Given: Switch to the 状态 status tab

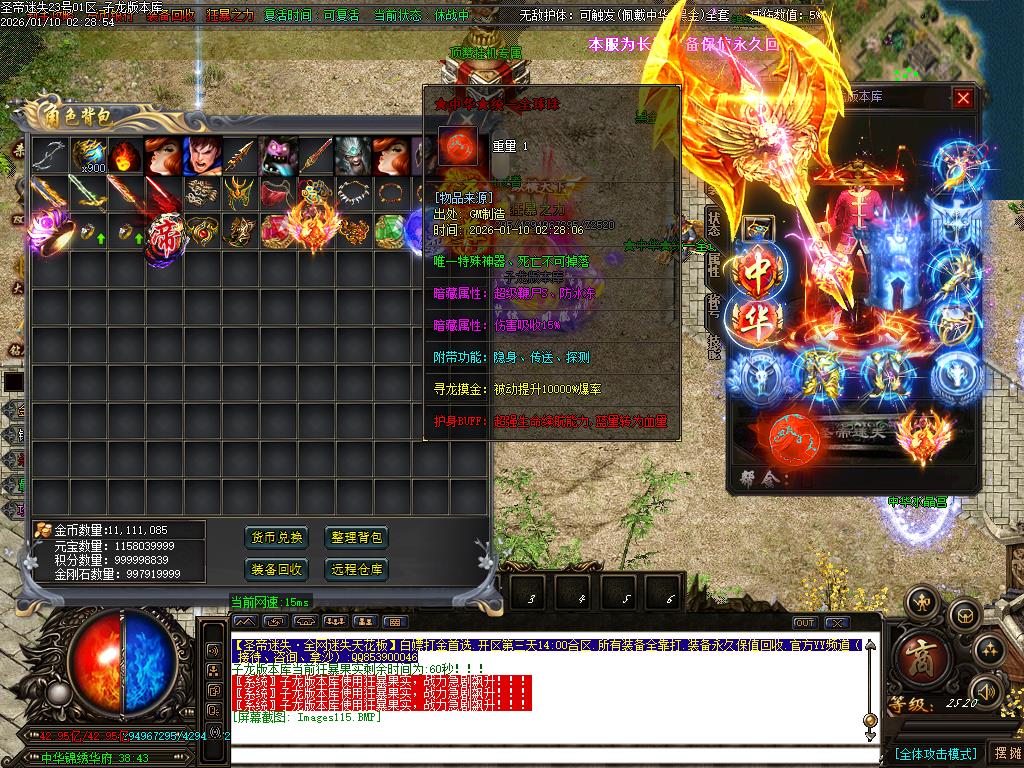Looking at the screenshot, I should (714, 223).
